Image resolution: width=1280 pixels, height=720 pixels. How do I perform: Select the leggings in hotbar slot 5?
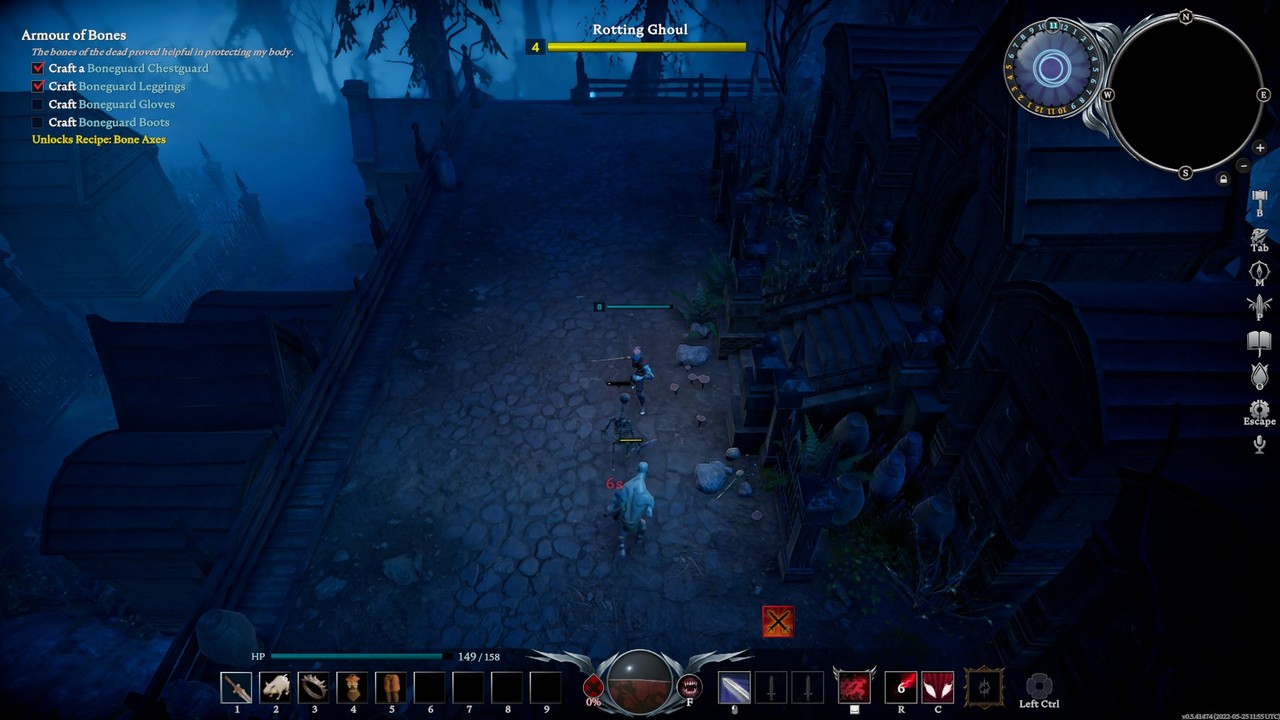(391, 687)
